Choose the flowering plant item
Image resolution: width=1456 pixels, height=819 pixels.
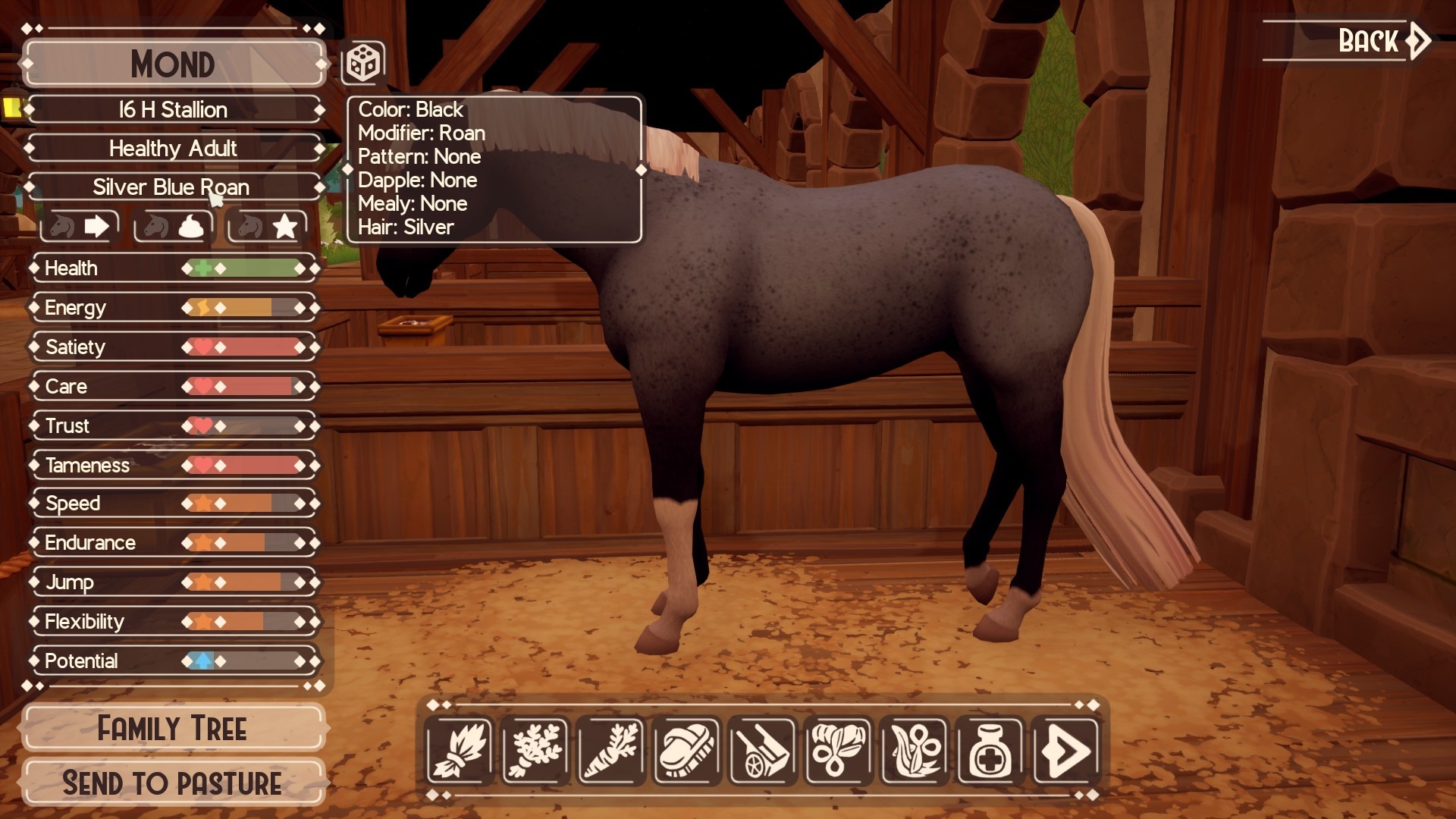914,751
